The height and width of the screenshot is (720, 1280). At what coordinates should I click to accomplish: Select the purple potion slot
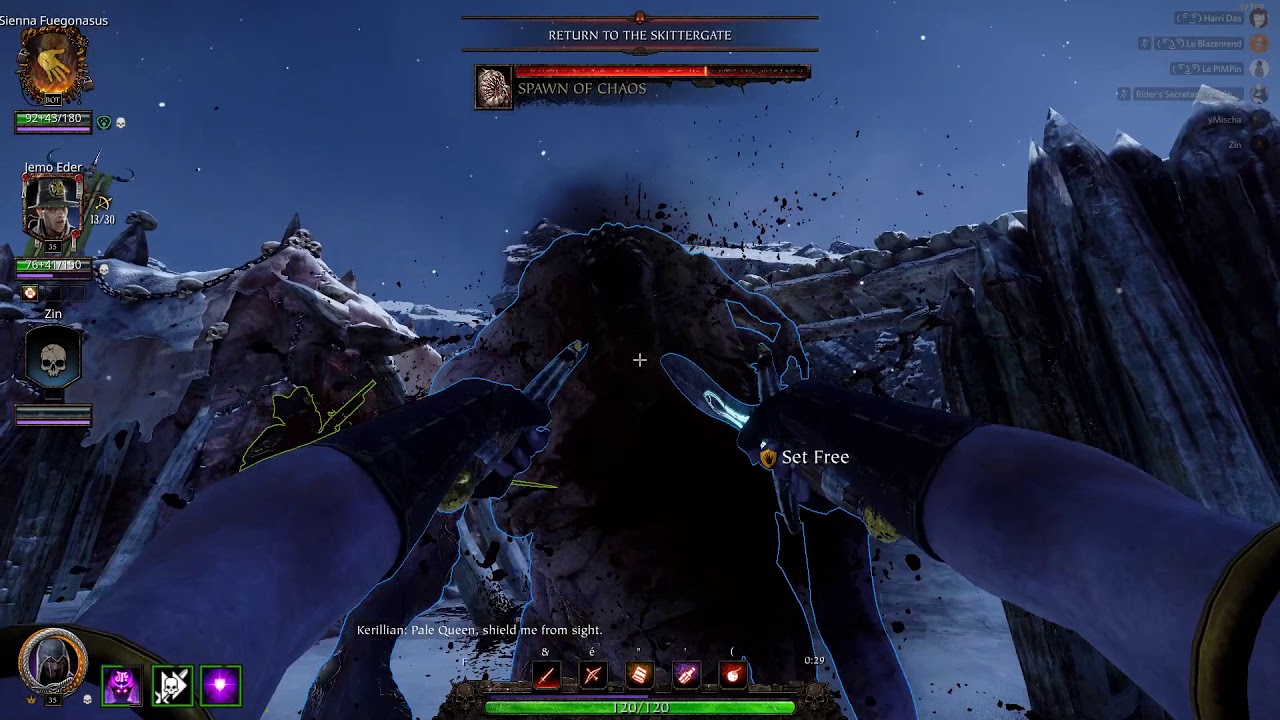pyautogui.click(x=686, y=675)
